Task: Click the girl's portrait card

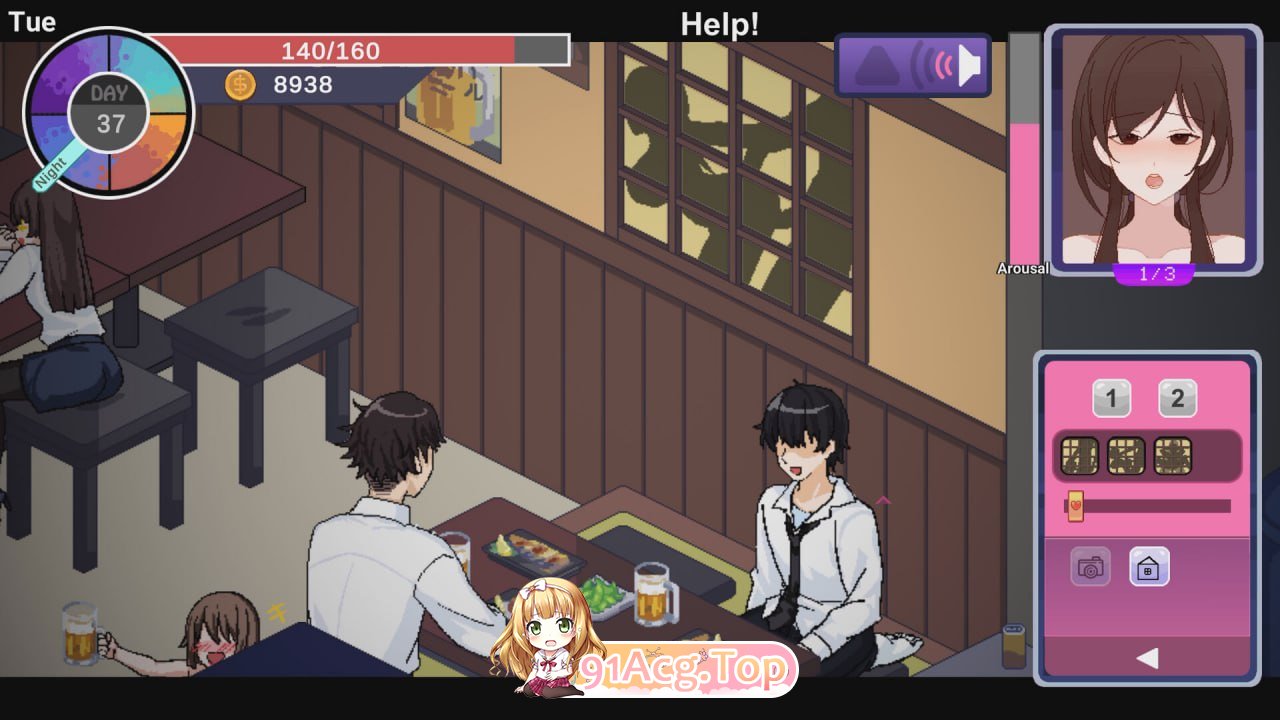Action: click(x=1153, y=150)
